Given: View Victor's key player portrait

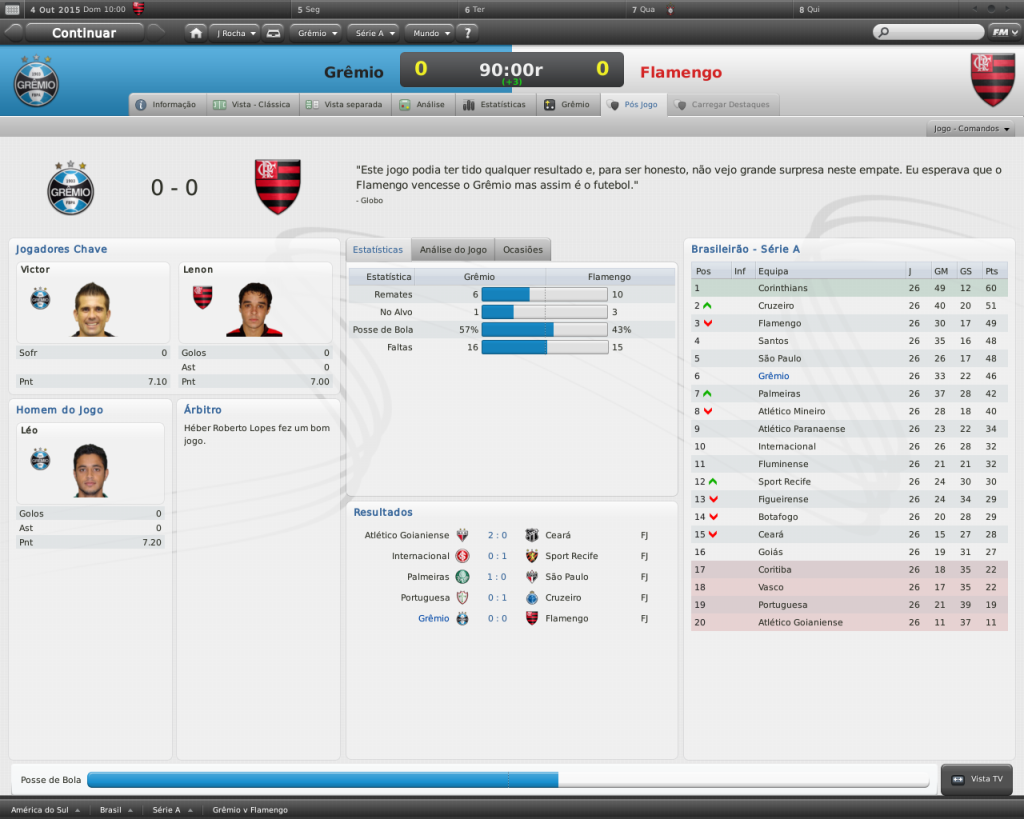Looking at the screenshot, I should point(92,309).
